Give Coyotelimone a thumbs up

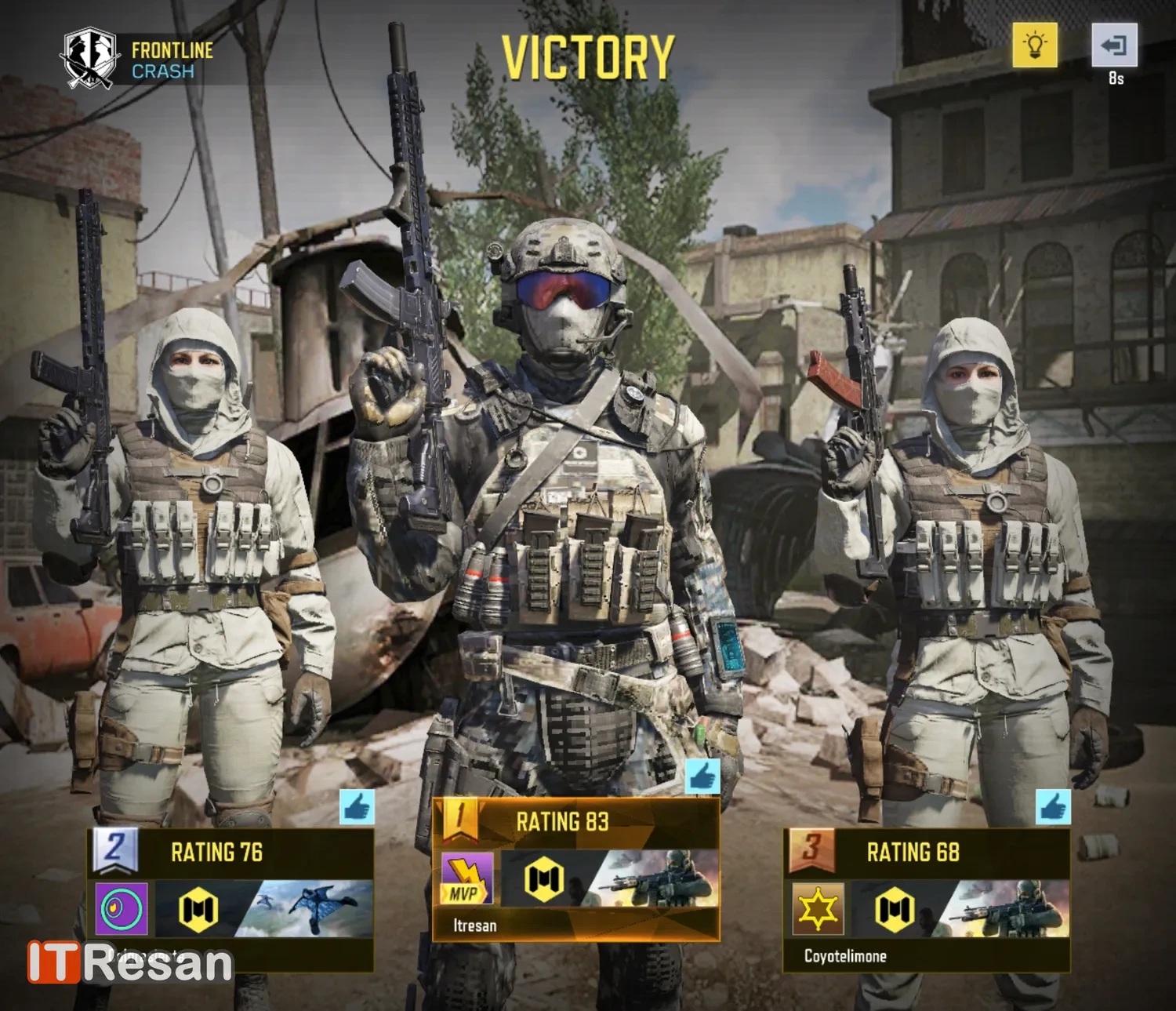tap(1052, 807)
